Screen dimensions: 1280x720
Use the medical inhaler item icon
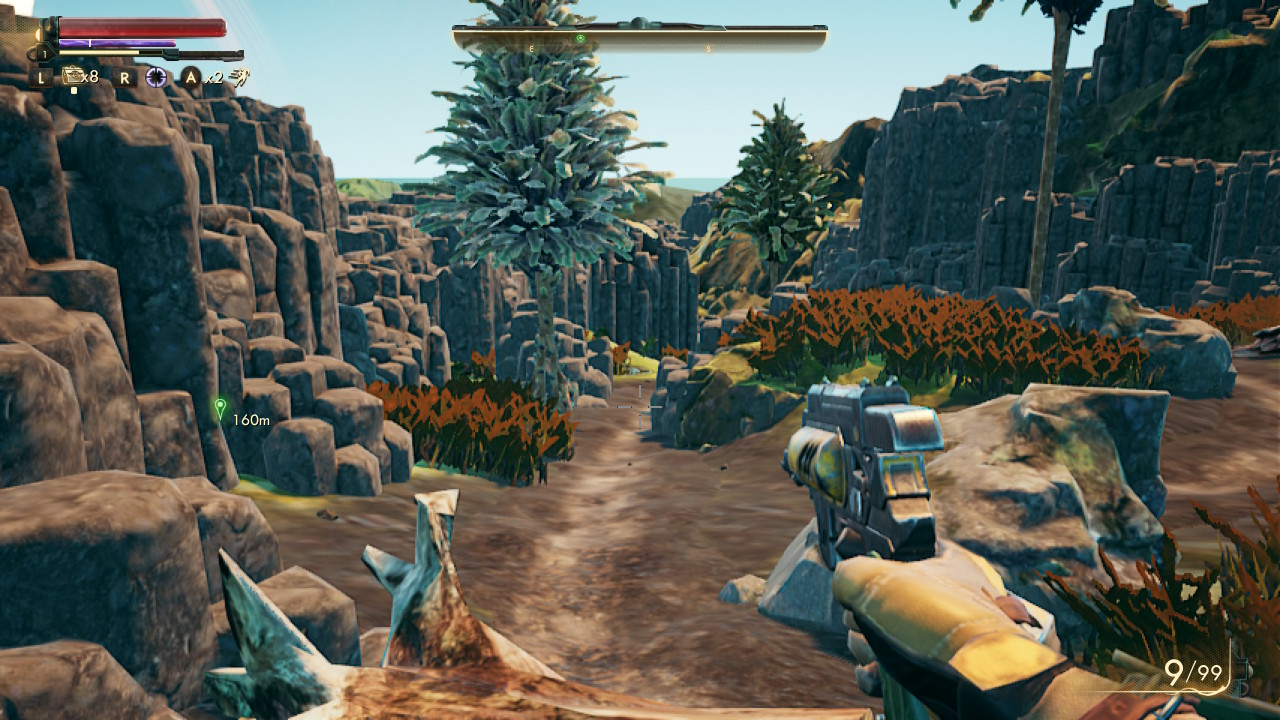click(x=73, y=76)
